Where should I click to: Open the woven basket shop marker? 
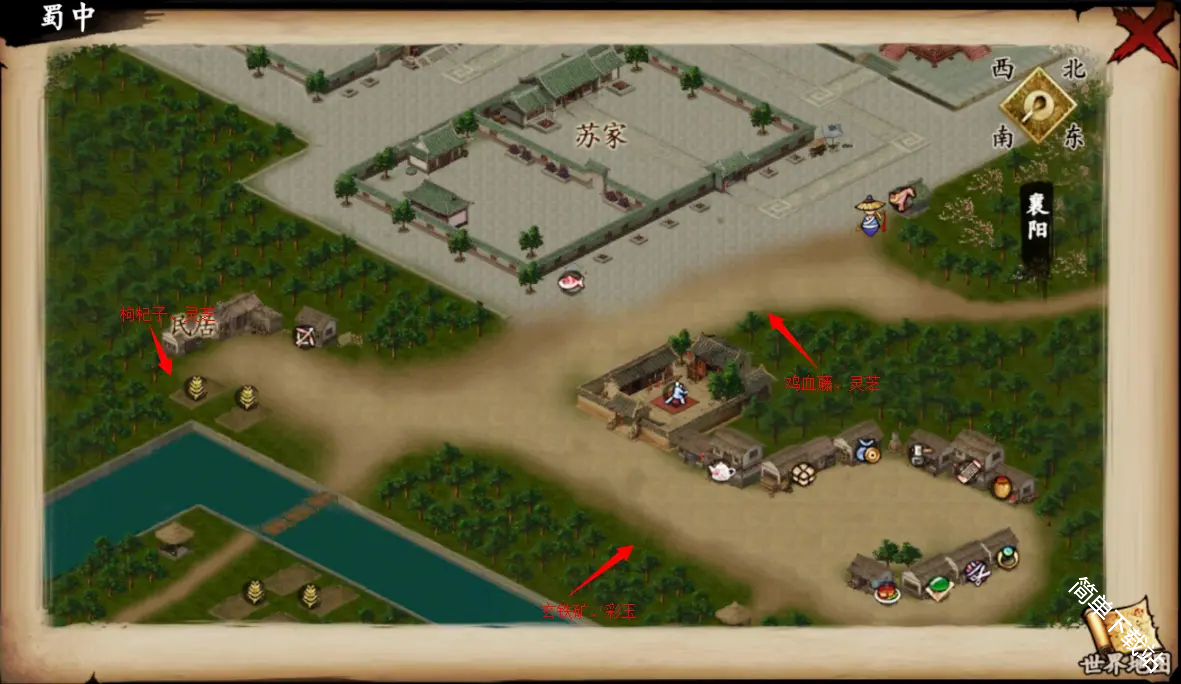coord(802,473)
